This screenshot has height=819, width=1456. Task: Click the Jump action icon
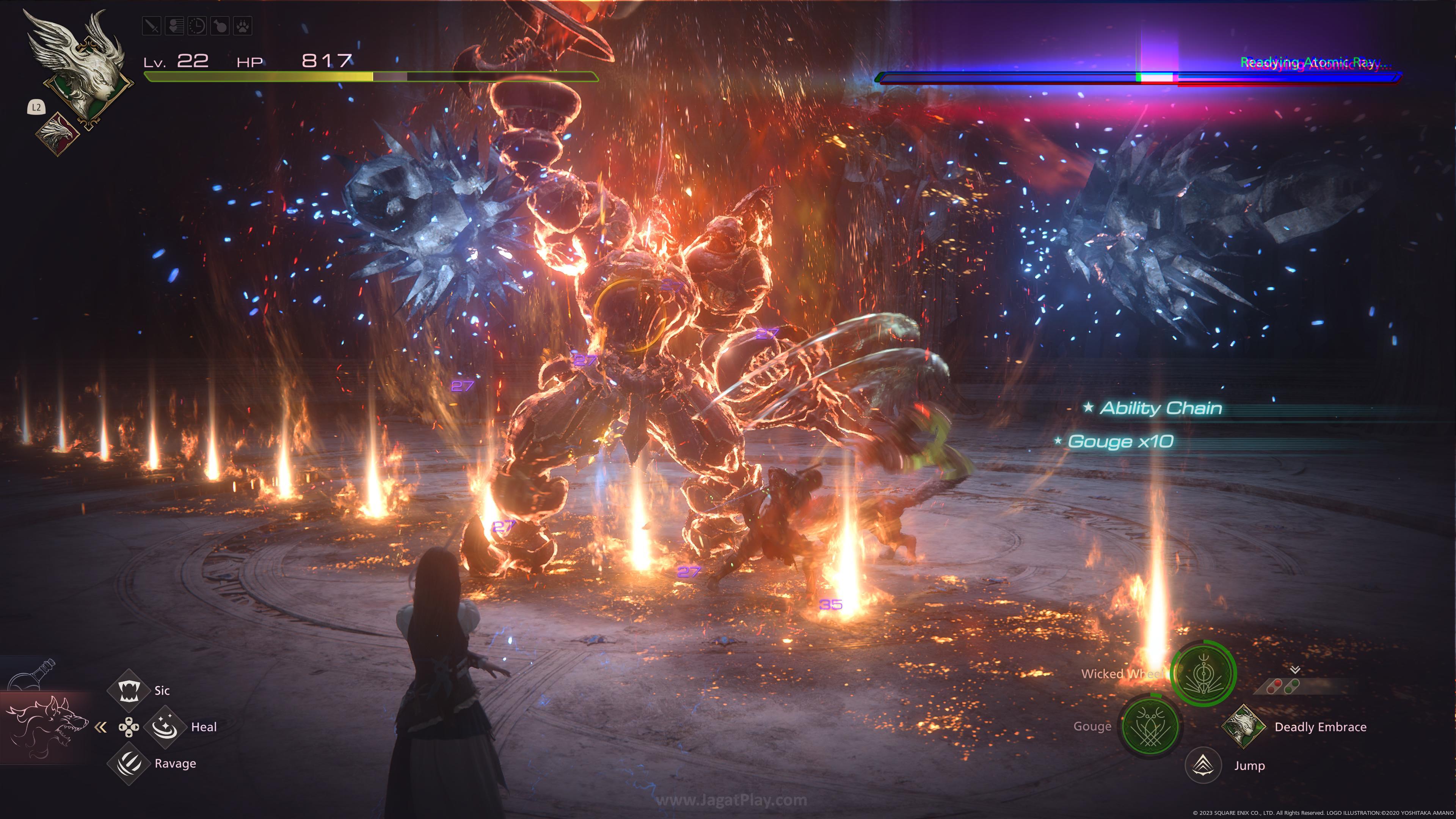coord(1203,765)
